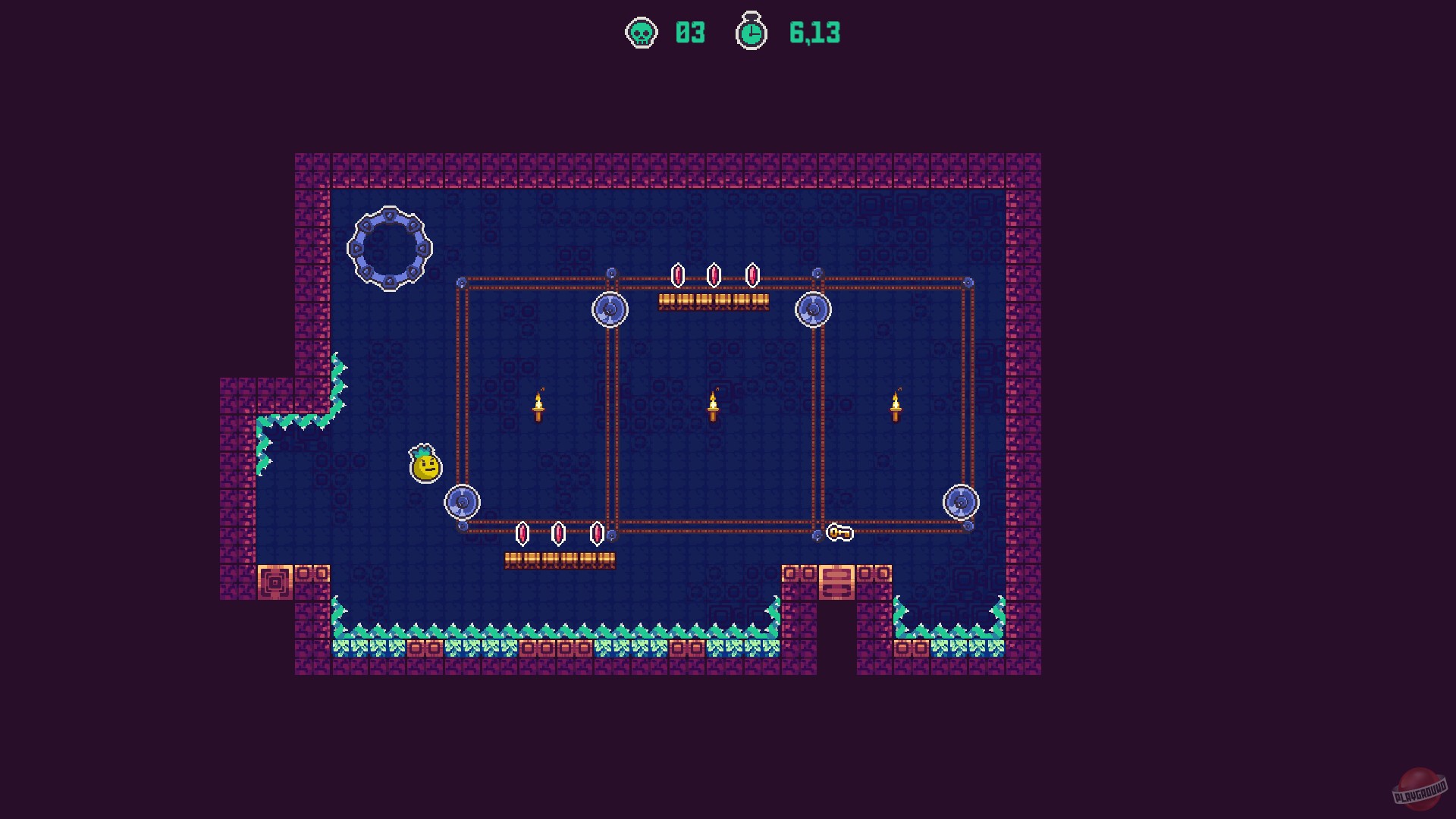Select the timer display showing 6,13
This screenshot has width=1456, height=819.
click(x=814, y=33)
